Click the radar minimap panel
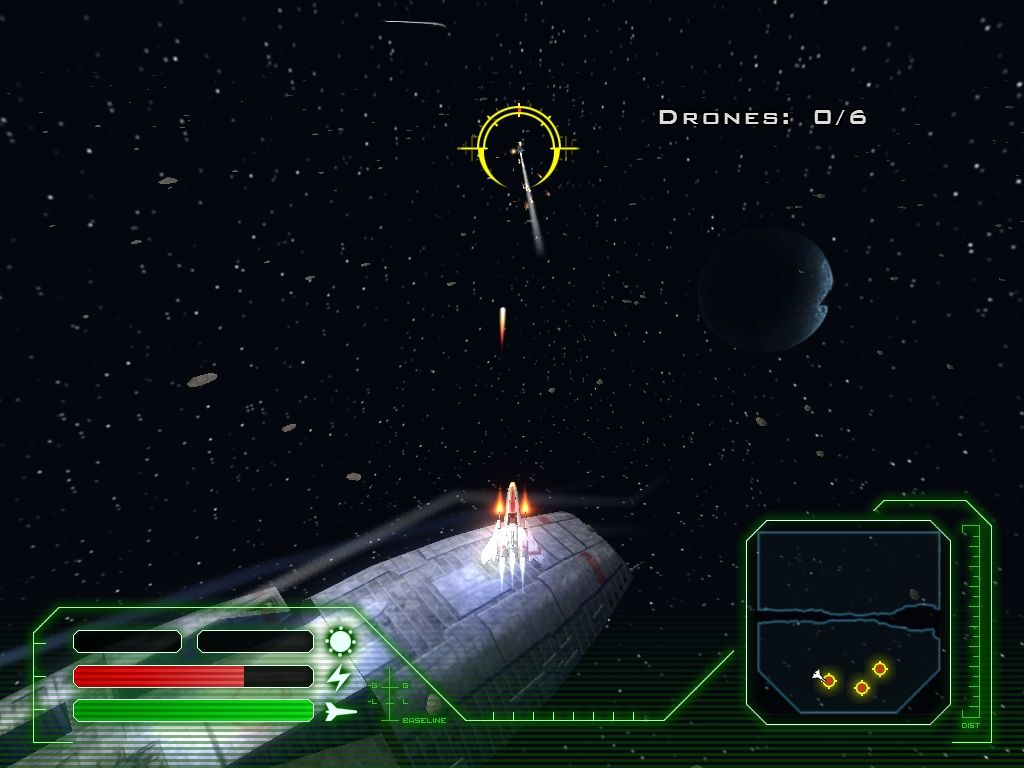This screenshot has width=1024, height=768. (x=848, y=620)
